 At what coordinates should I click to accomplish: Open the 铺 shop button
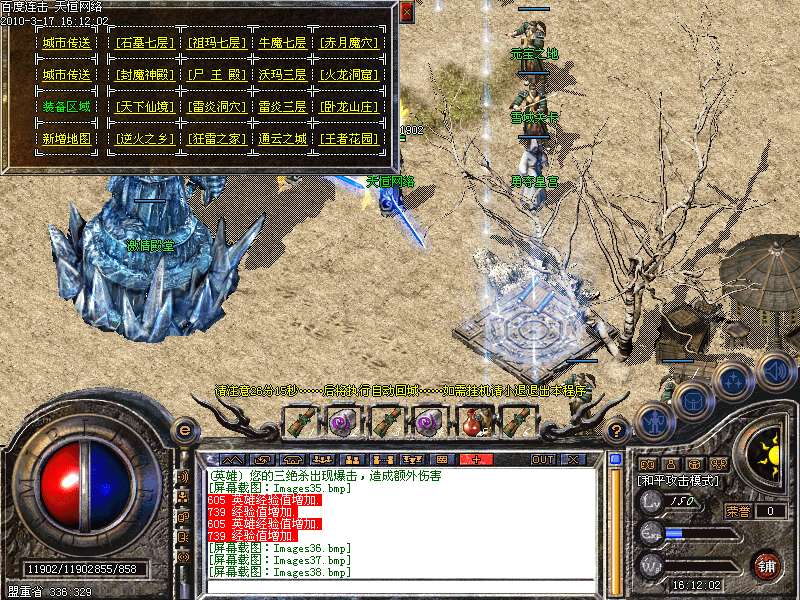(x=768, y=564)
